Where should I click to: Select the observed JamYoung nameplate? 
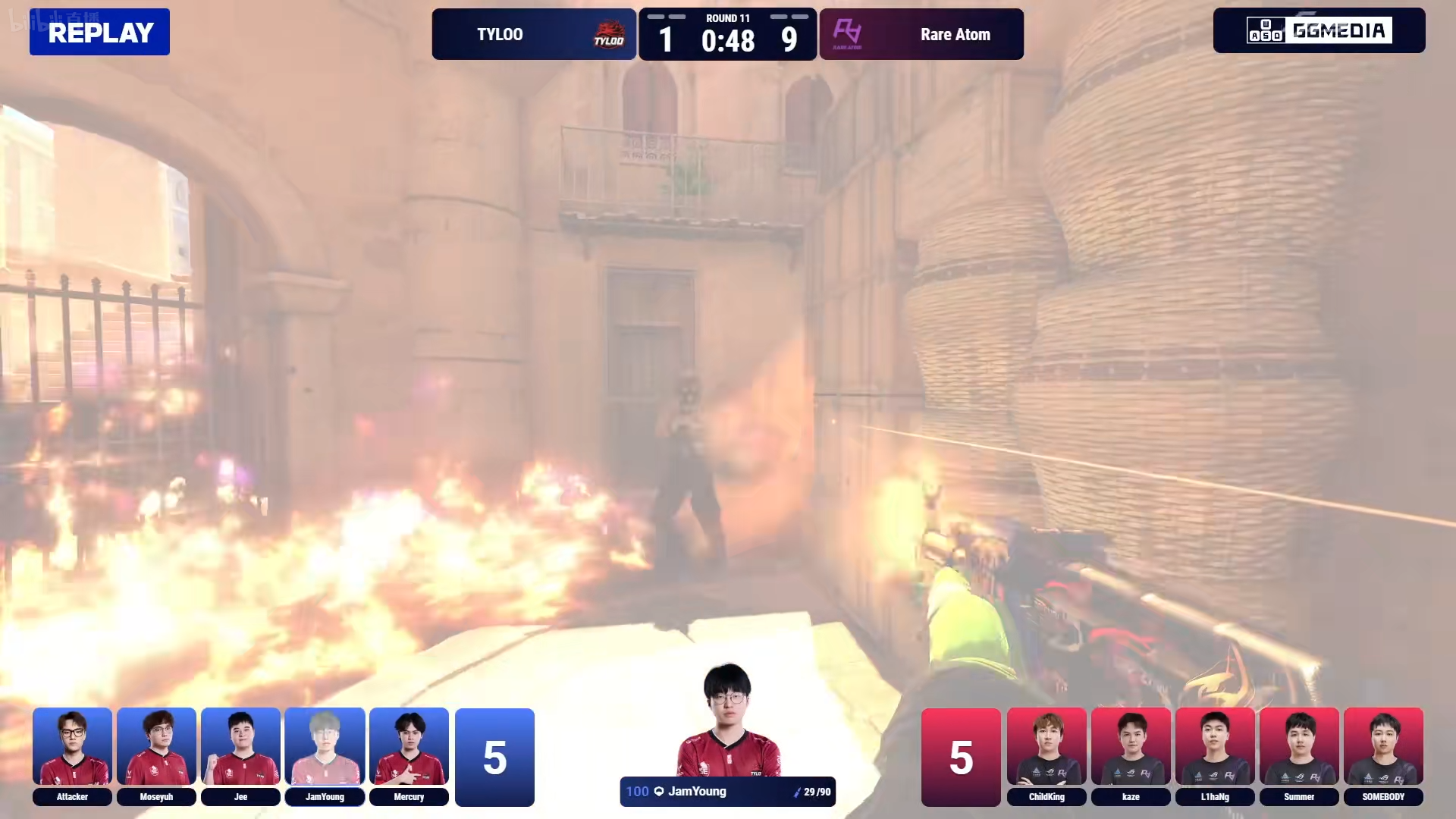(x=727, y=792)
